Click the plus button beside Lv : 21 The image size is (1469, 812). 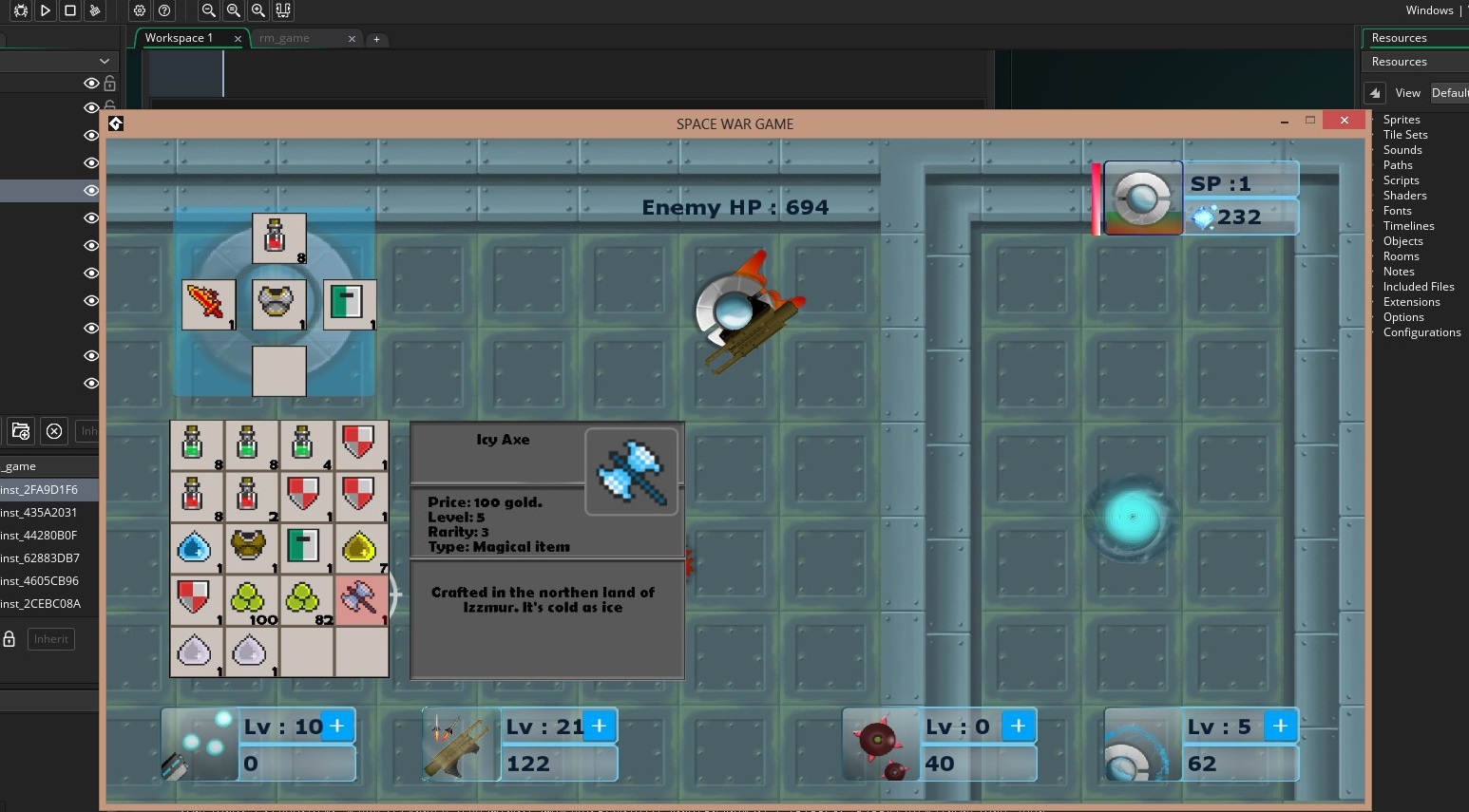600,727
